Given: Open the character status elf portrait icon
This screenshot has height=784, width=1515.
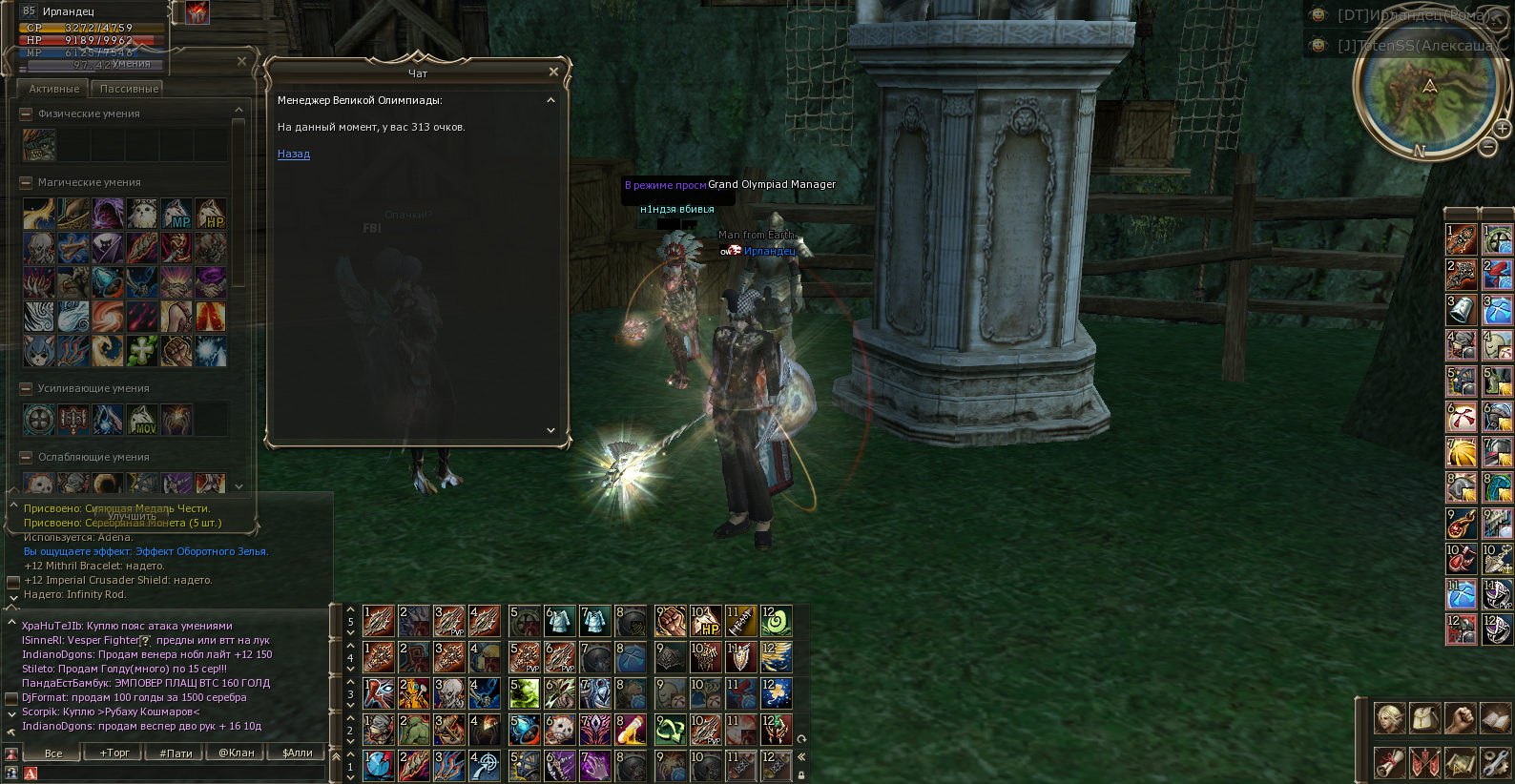Looking at the screenshot, I should pos(1389,718).
